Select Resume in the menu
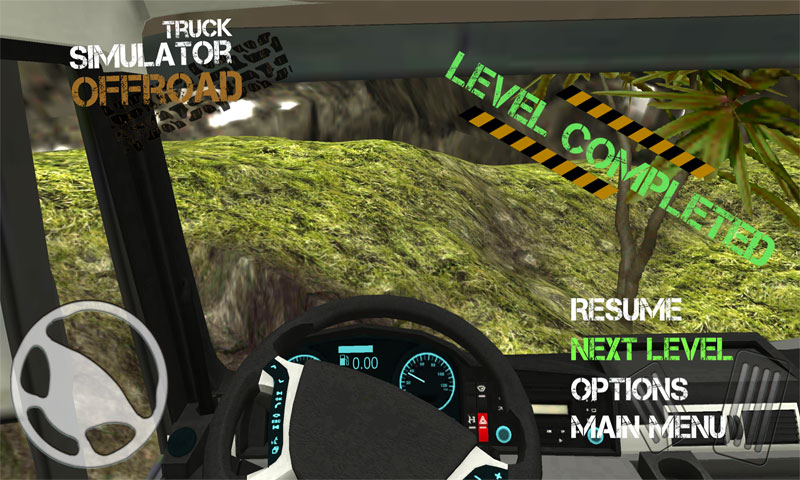The width and height of the screenshot is (800, 480). click(626, 309)
